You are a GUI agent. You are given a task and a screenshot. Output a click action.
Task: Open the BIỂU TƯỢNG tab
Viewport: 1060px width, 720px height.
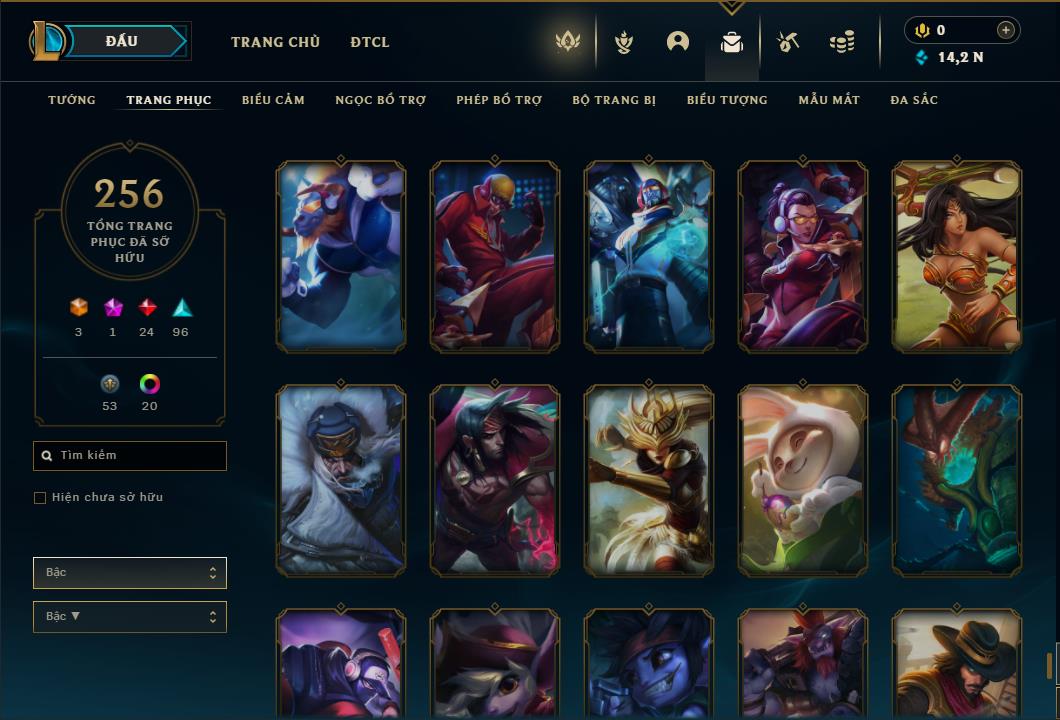pyautogui.click(x=727, y=100)
